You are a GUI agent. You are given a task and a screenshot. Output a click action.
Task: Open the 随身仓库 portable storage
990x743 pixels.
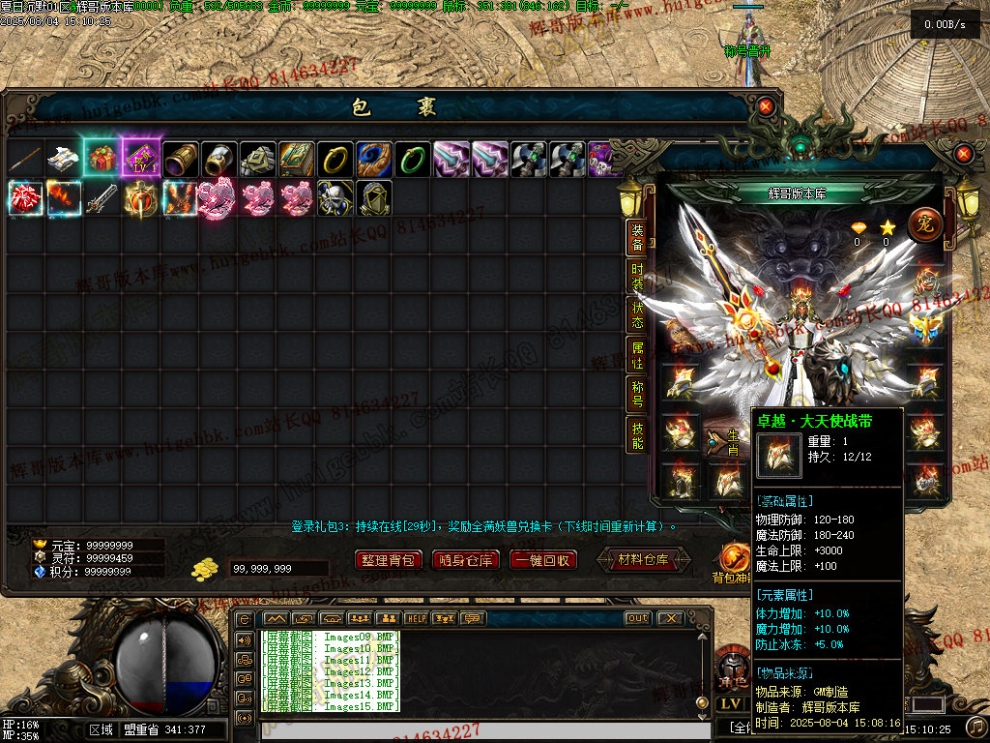coord(466,560)
